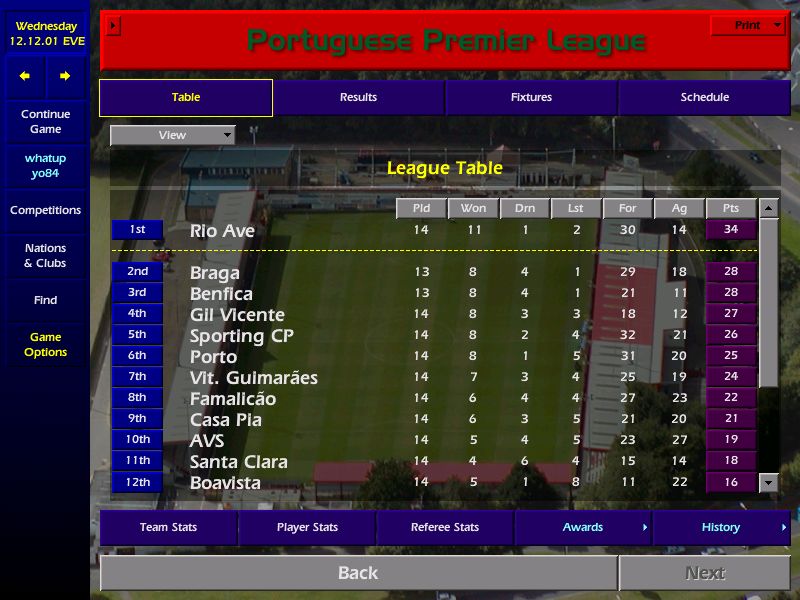Open the Awards submenu
The width and height of the screenshot is (800, 600).
point(583,528)
